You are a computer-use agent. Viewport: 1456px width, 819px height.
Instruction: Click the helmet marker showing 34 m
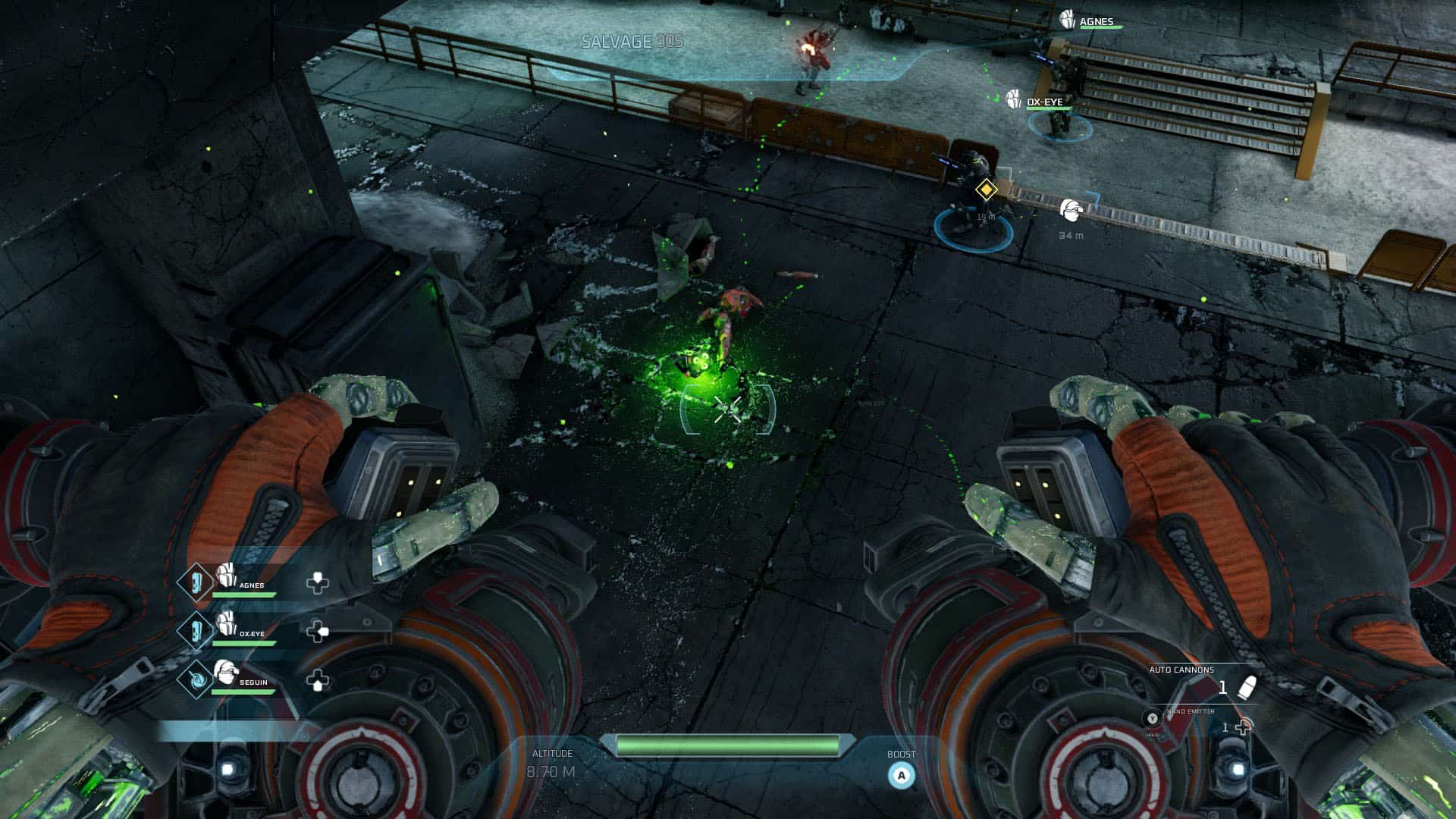[1071, 209]
